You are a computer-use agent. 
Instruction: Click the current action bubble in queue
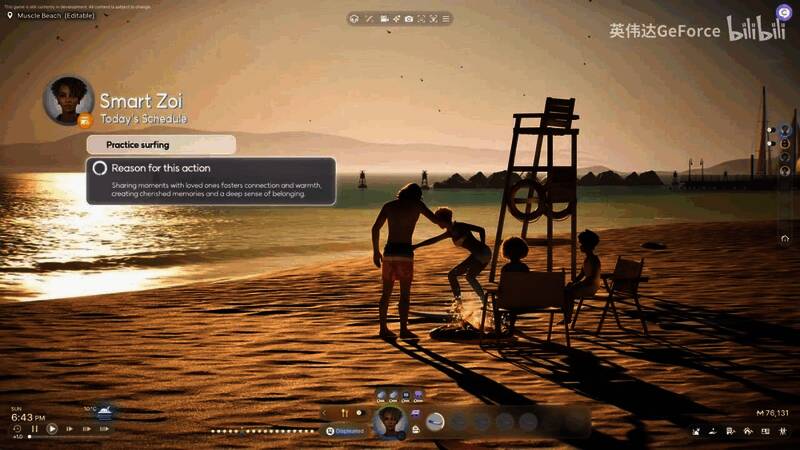tap(435, 421)
